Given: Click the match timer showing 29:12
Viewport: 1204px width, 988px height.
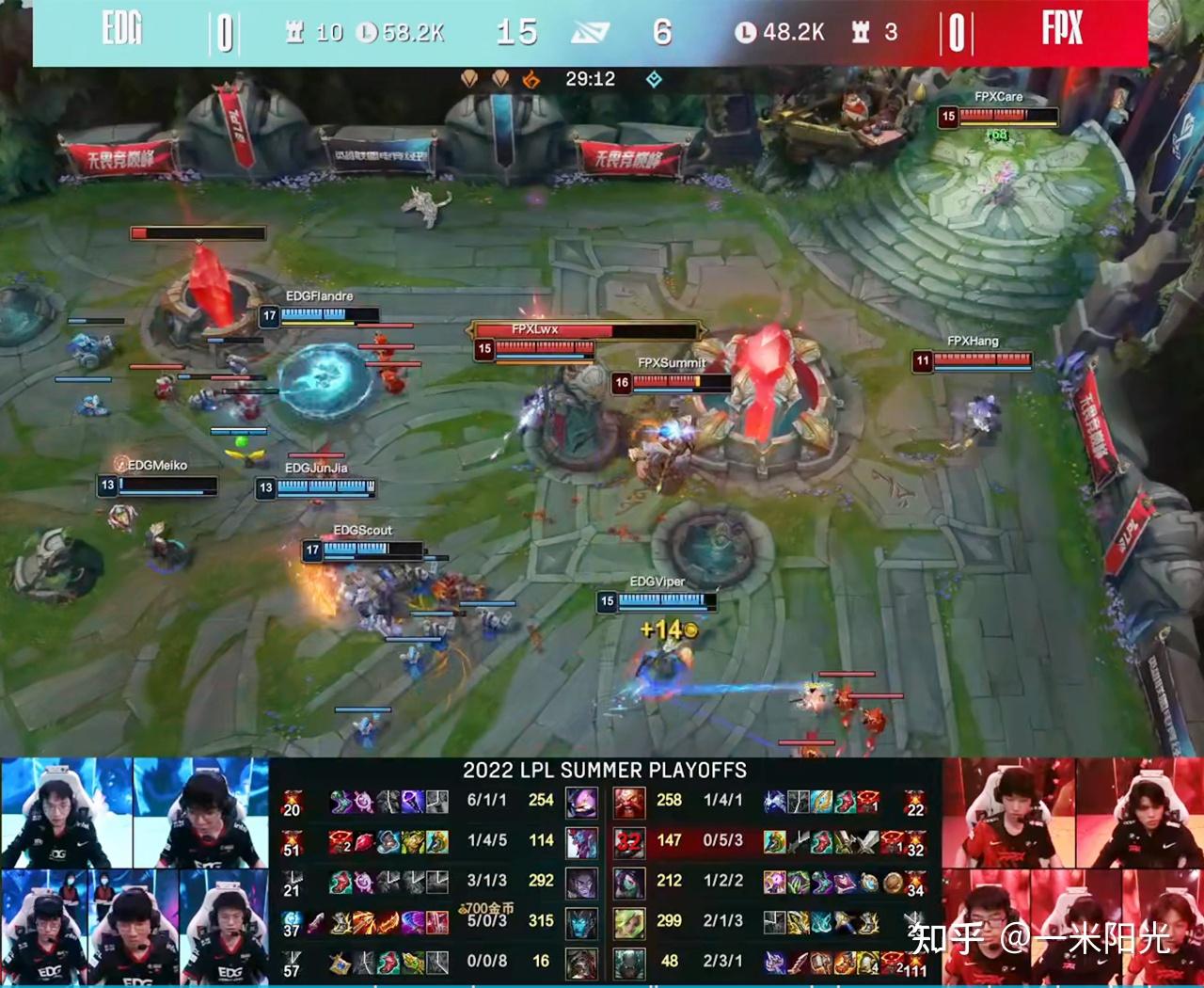Looking at the screenshot, I should [x=589, y=79].
